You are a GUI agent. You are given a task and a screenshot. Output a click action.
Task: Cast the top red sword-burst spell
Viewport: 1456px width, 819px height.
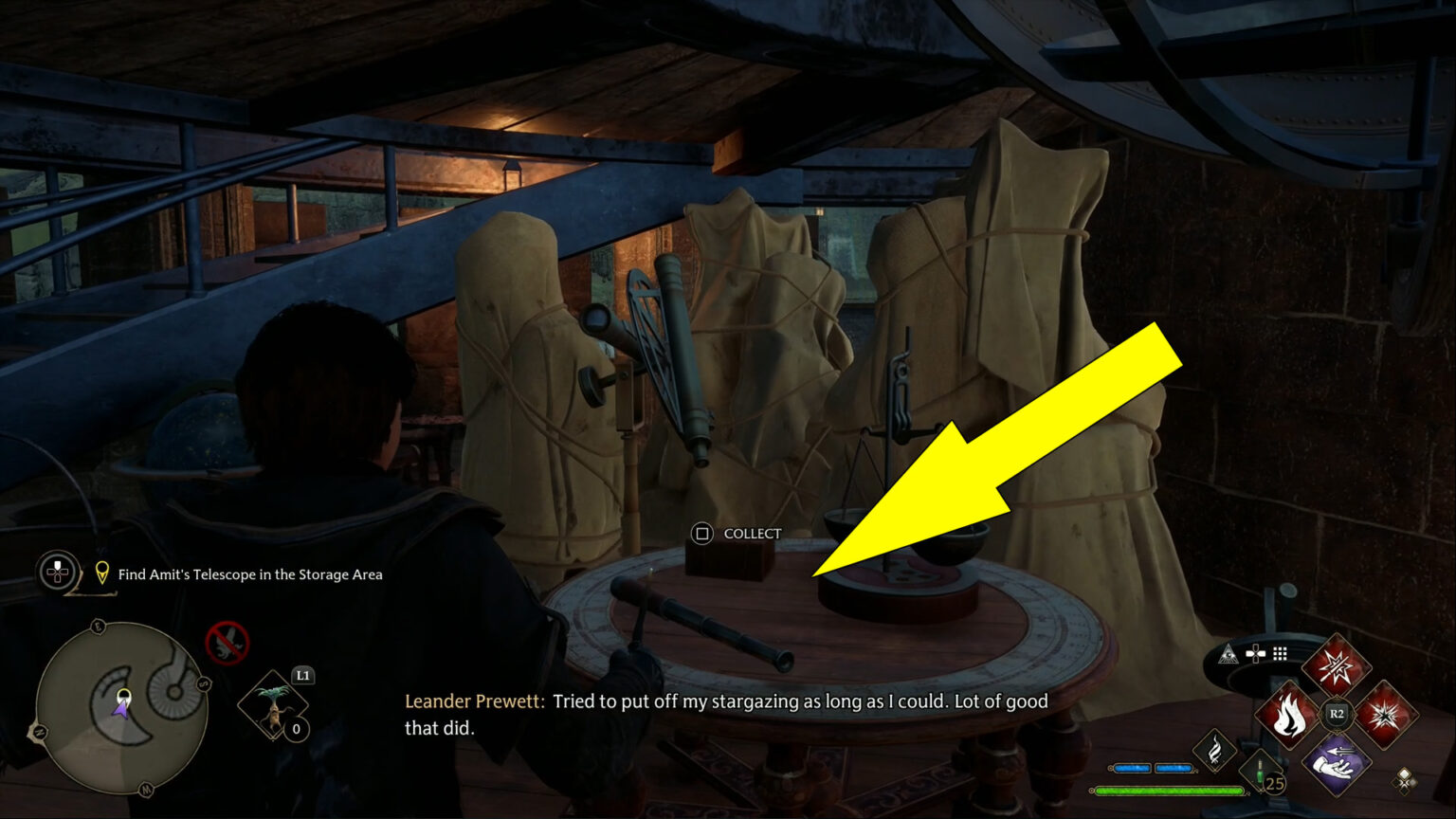[x=1336, y=665]
